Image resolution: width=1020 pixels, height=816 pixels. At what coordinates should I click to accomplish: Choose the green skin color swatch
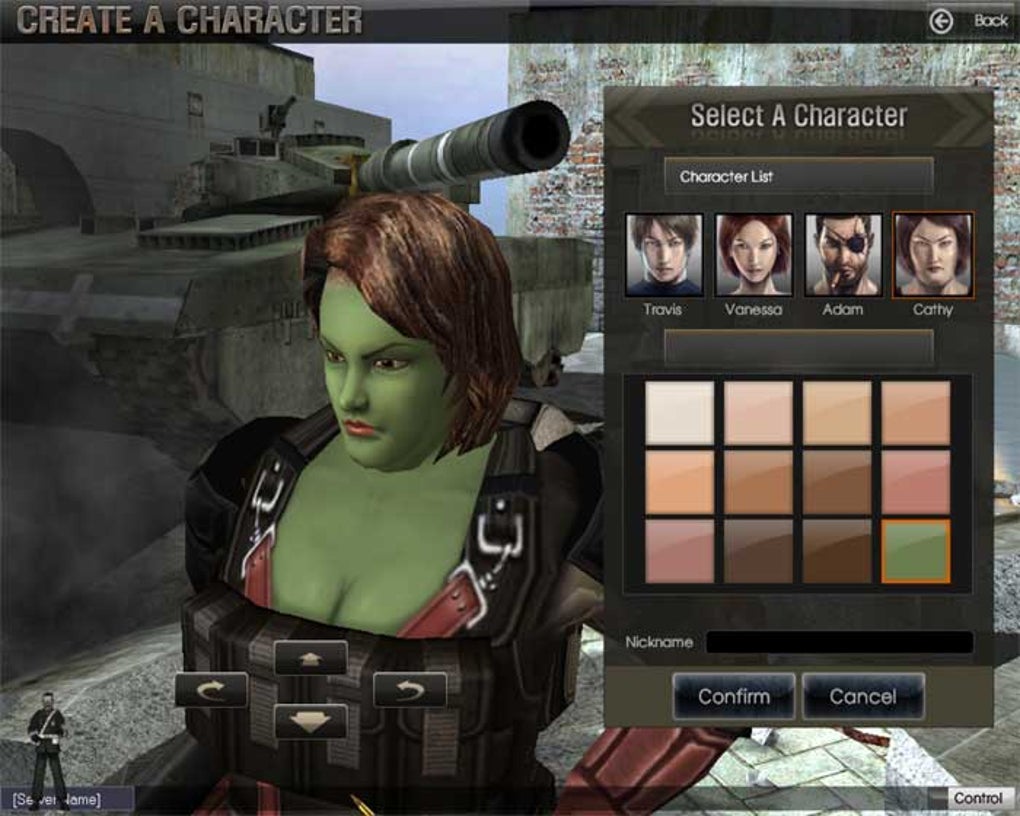[915, 550]
